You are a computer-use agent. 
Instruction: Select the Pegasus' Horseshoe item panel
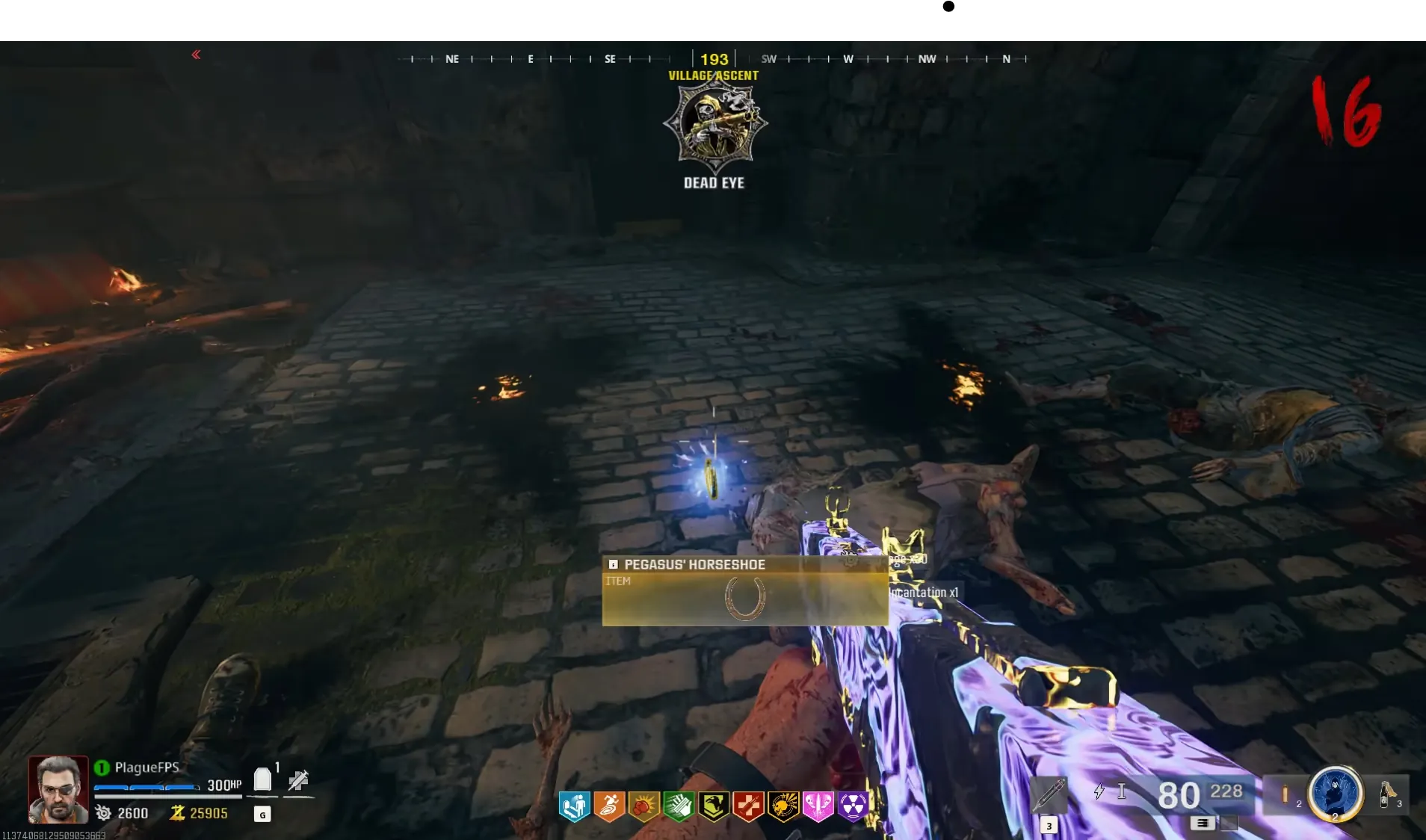[744, 590]
